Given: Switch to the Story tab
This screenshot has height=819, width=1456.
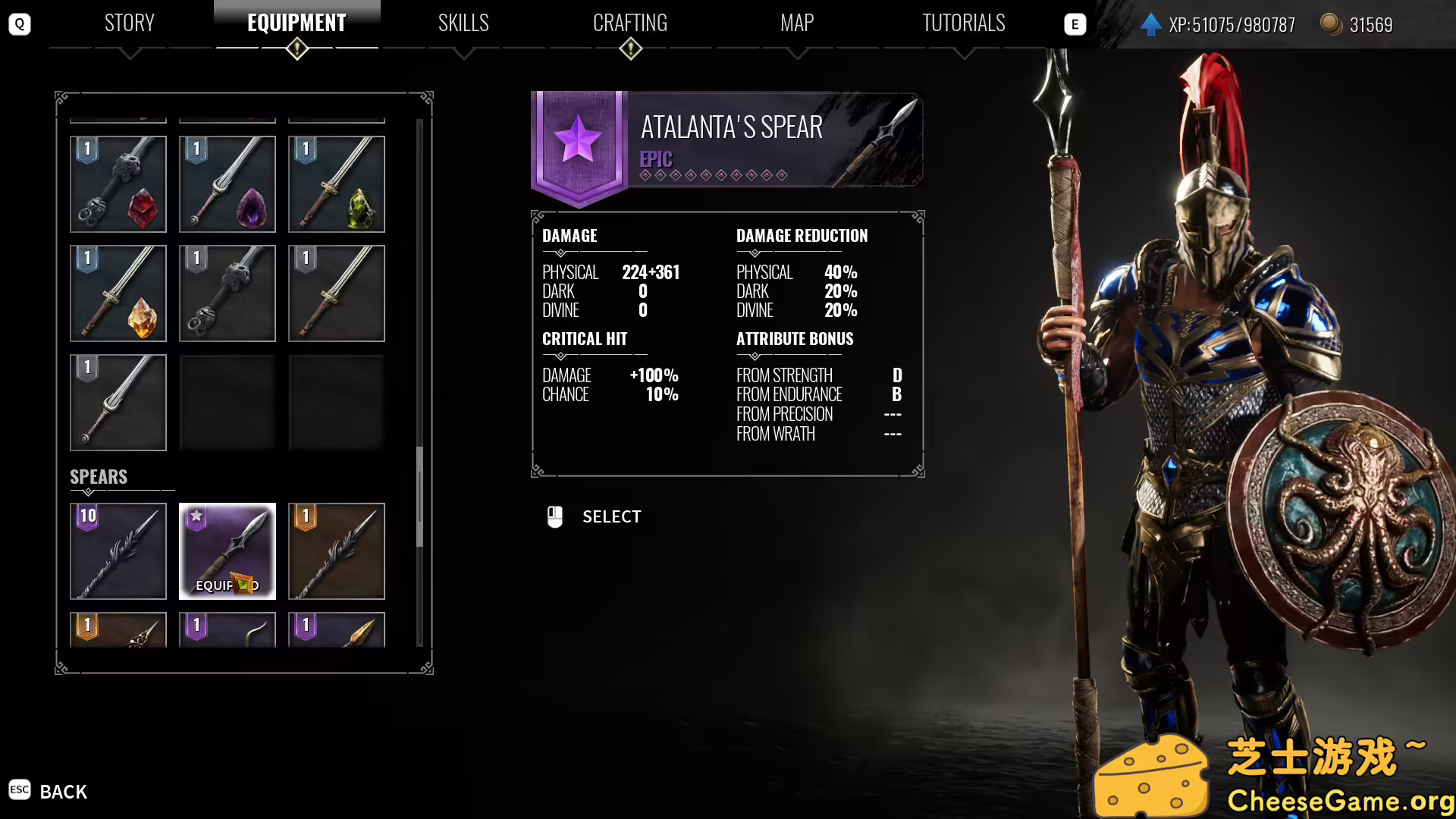Looking at the screenshot, I should coord(130,24).
